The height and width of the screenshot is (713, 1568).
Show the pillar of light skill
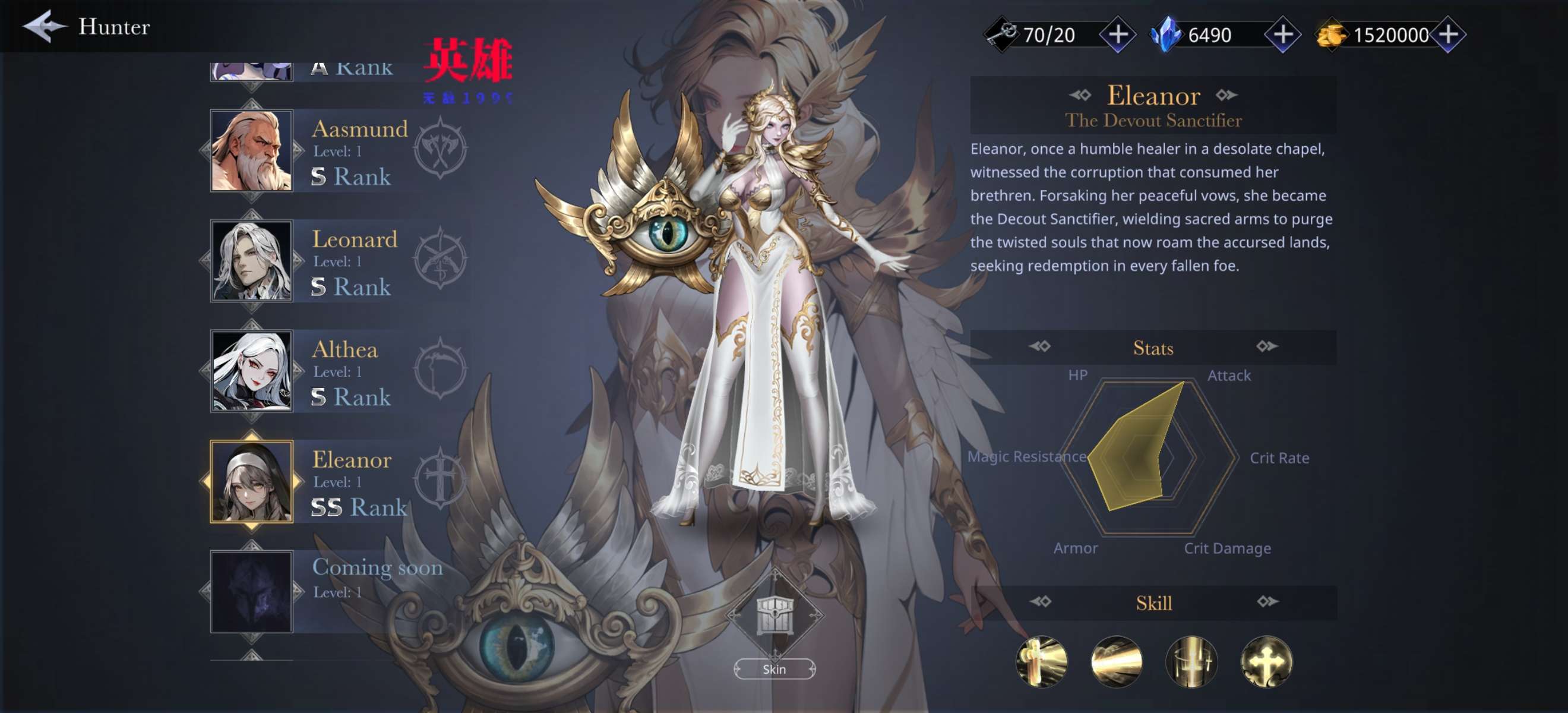(x=1191, y=661)
